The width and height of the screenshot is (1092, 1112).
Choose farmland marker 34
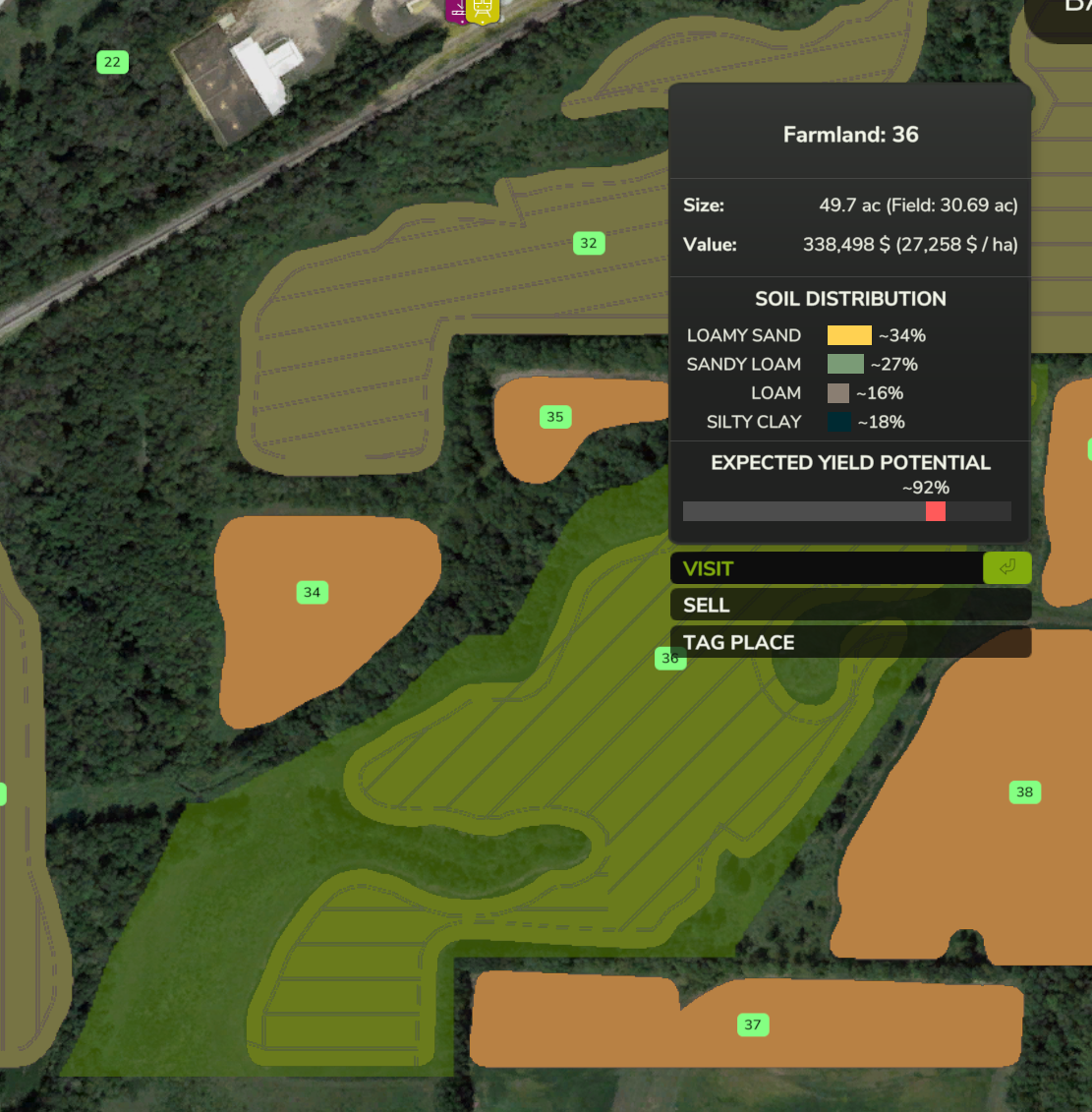(313, 592)
